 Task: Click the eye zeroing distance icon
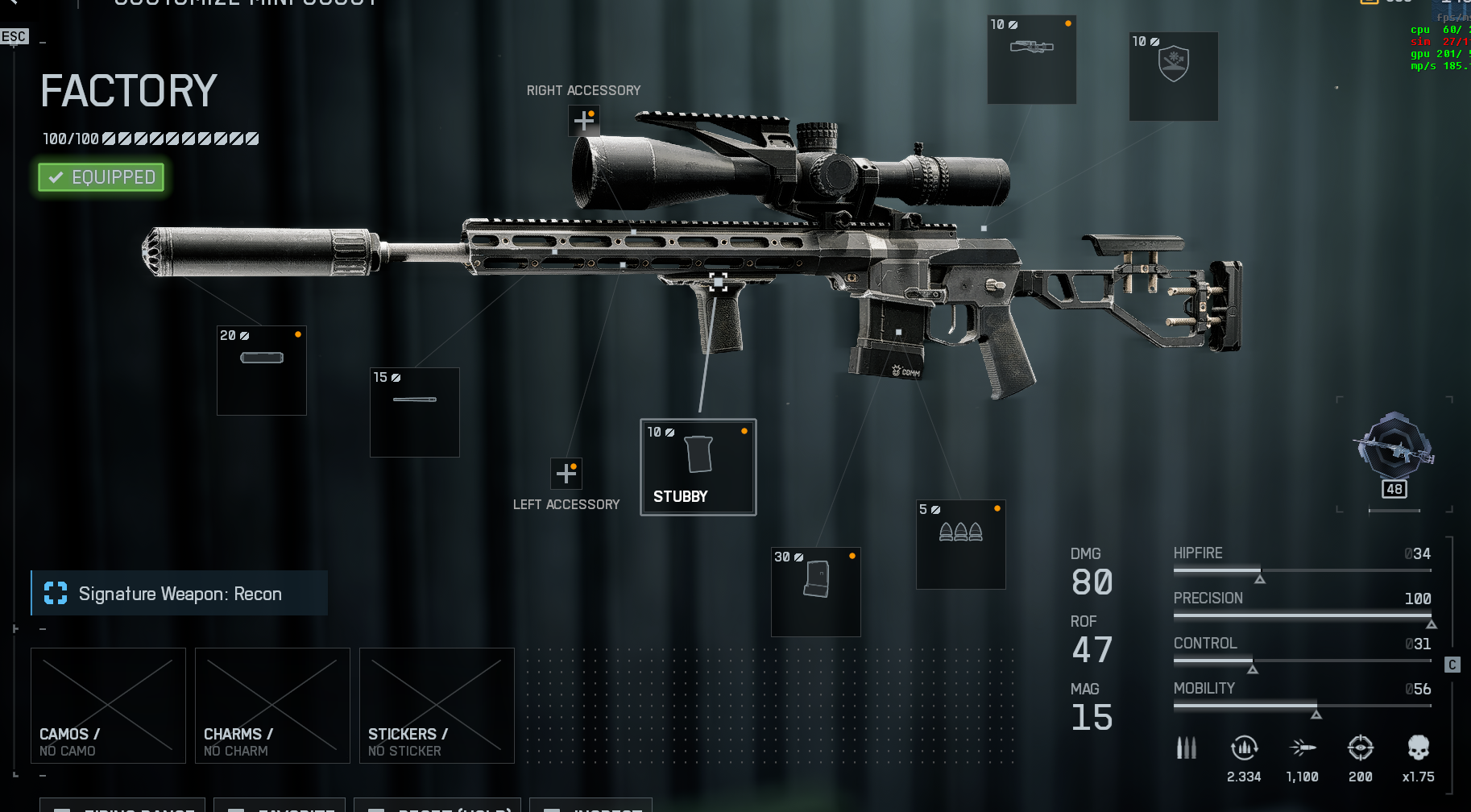pos(1361,748)
